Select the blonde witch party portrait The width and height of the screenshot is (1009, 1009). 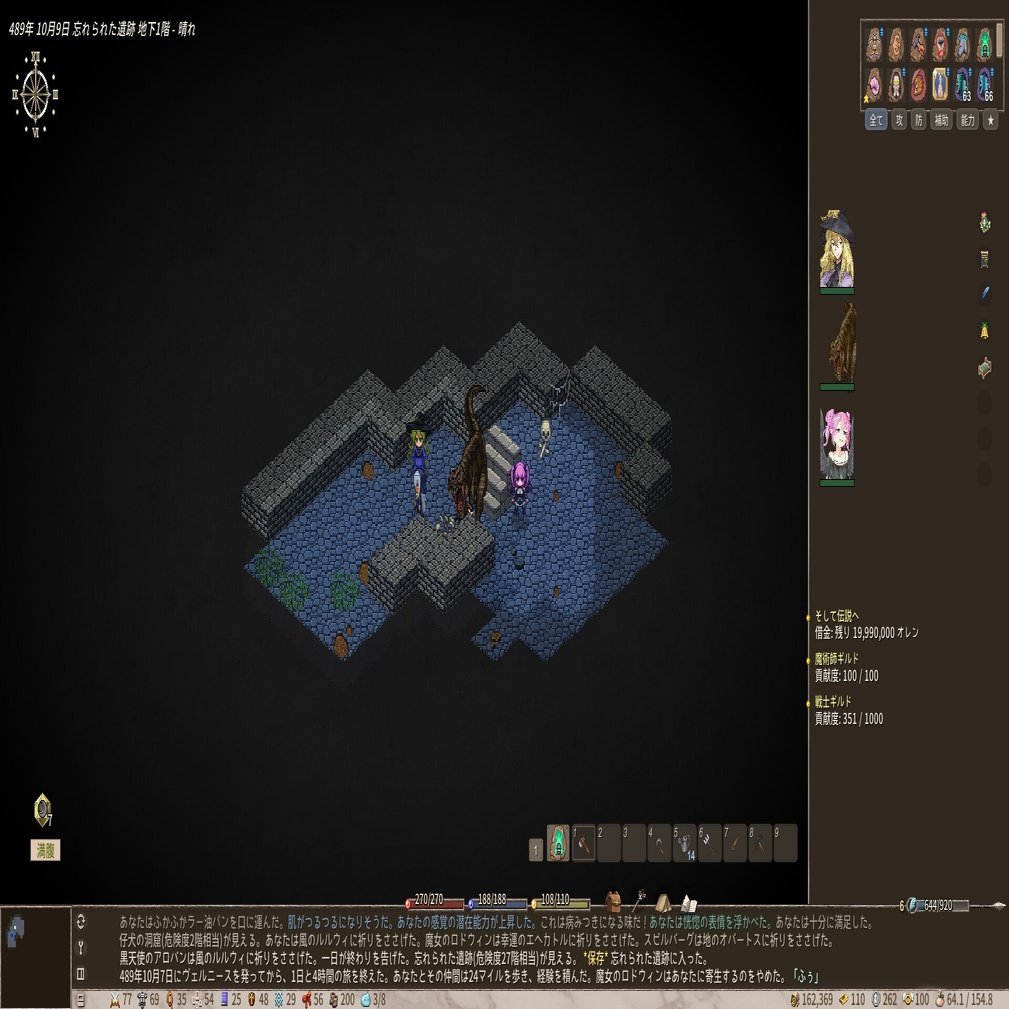837,250
